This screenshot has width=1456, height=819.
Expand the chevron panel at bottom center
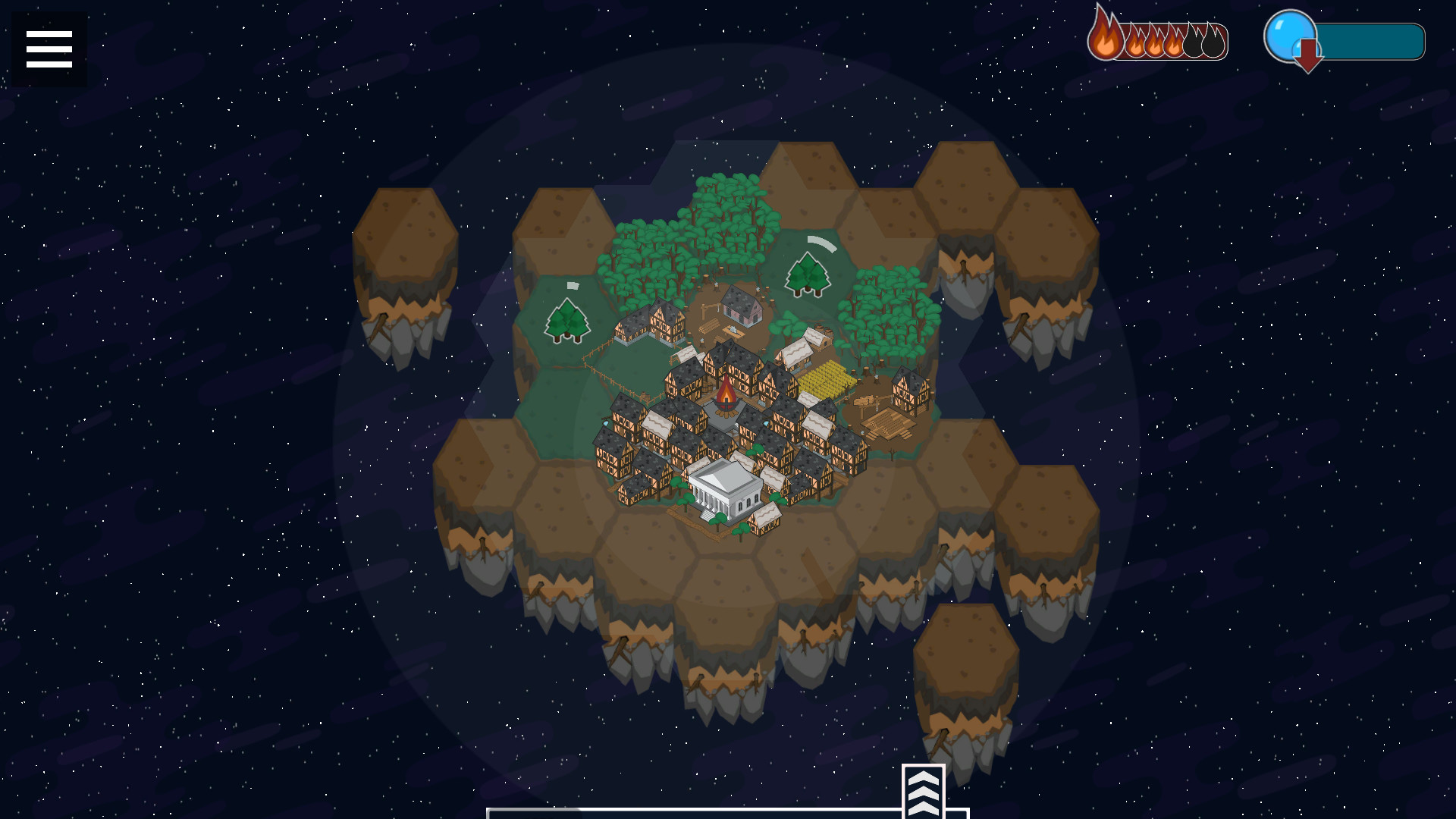coord(923,791)
